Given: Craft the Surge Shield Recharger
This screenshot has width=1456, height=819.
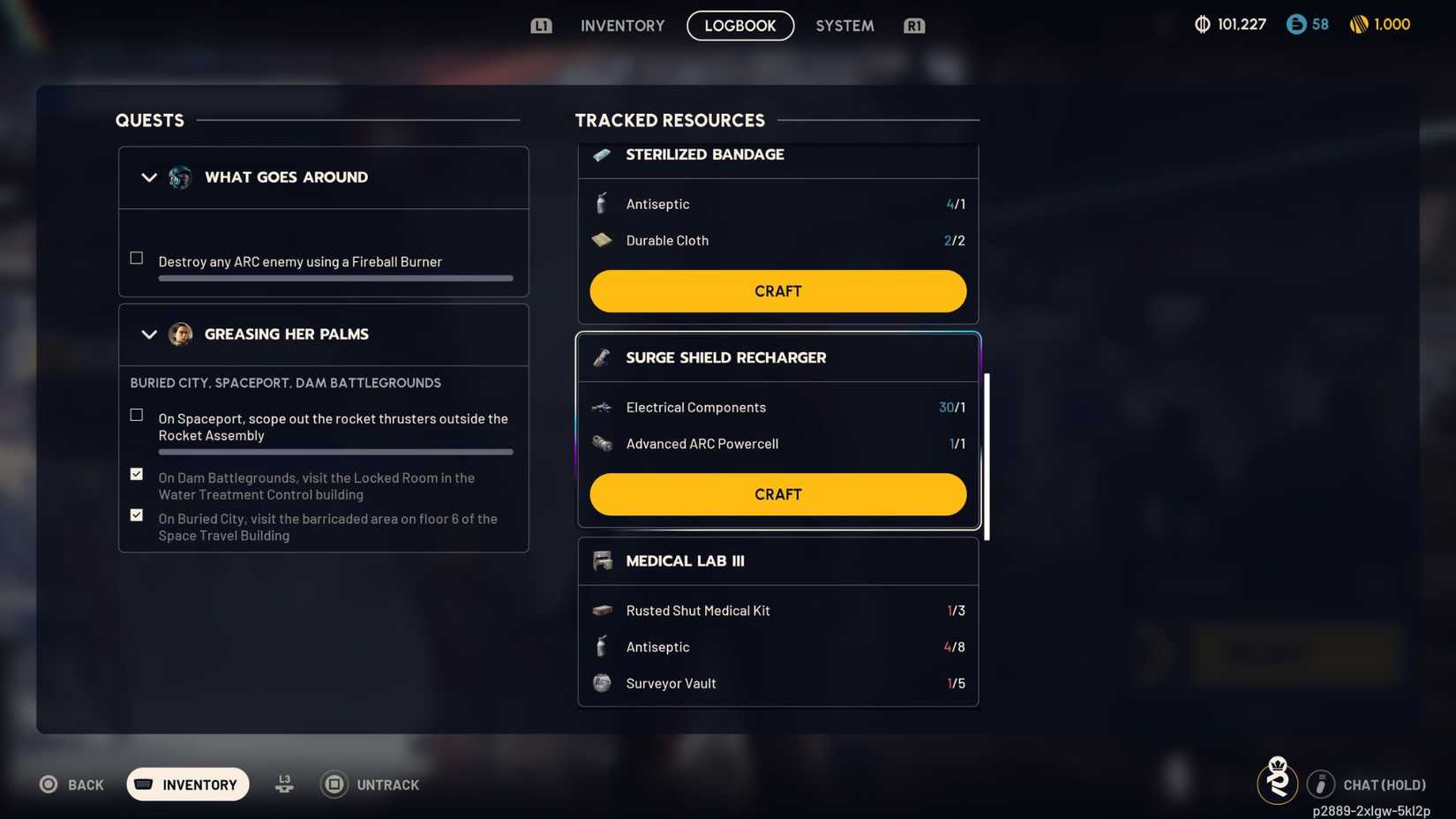Looking at the screenshot, I should click(777, 494).
